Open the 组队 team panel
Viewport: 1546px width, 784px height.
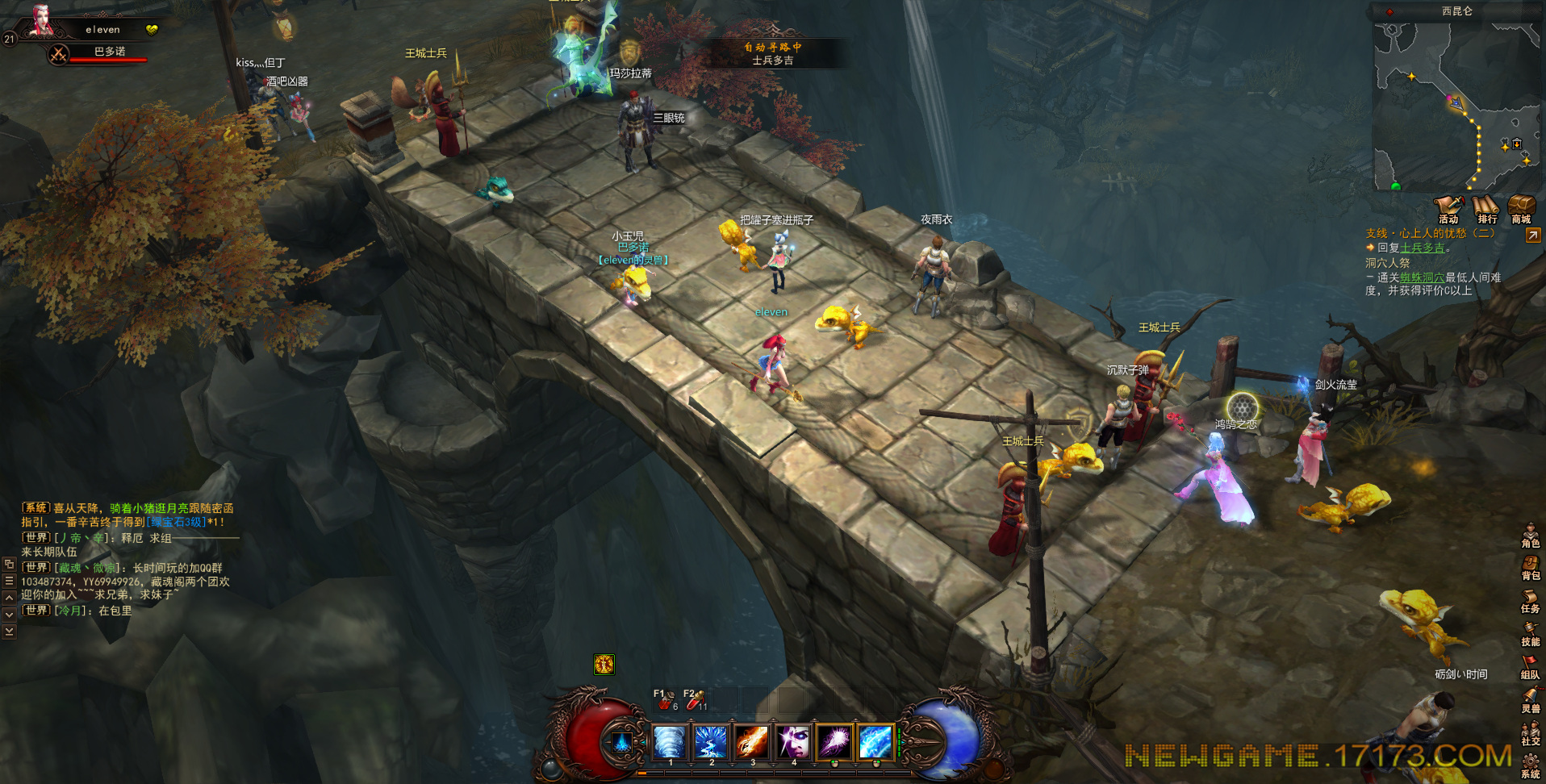point(1530,667)
